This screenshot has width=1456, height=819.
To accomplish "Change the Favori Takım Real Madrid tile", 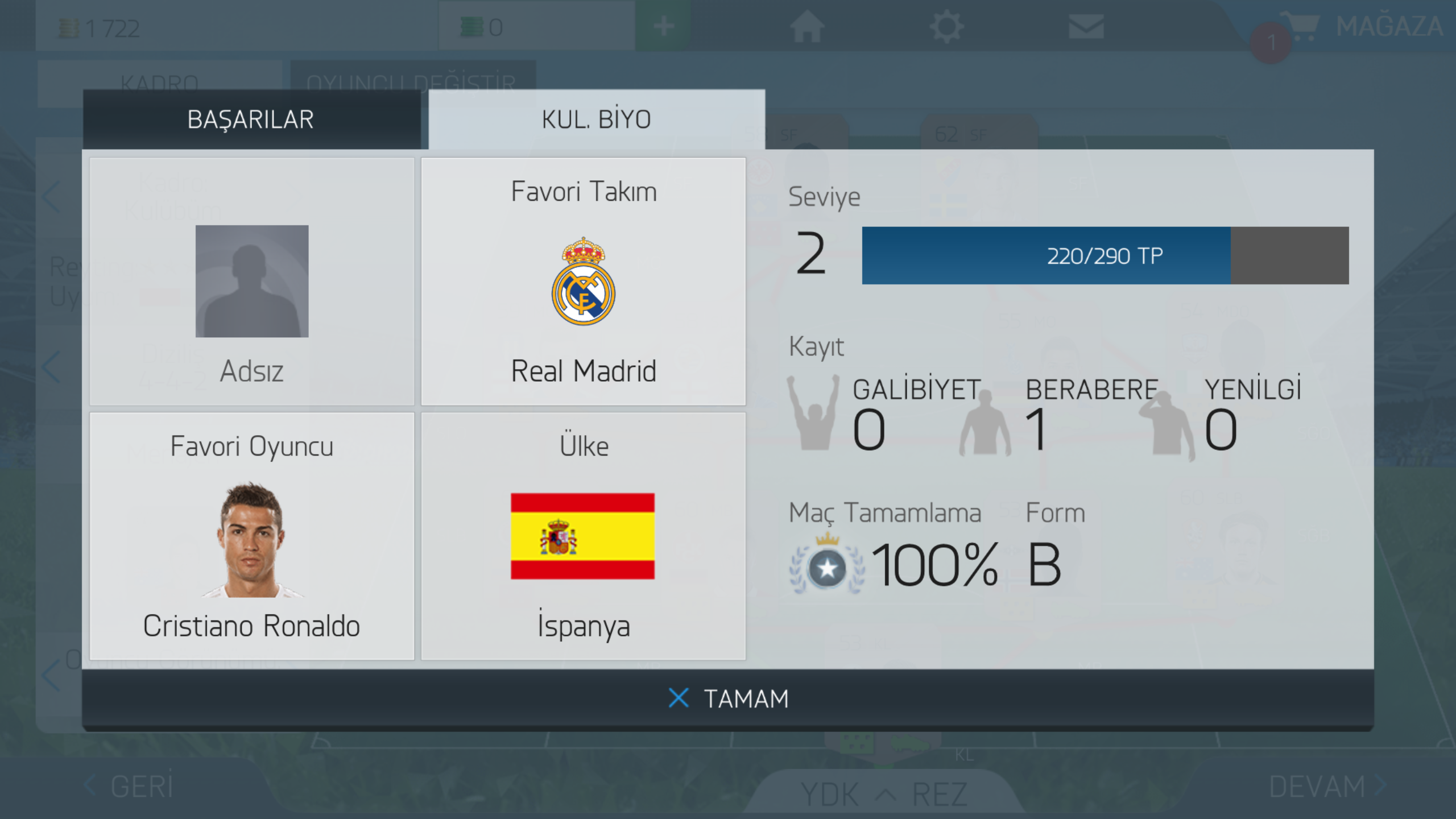I will point(583,282).
